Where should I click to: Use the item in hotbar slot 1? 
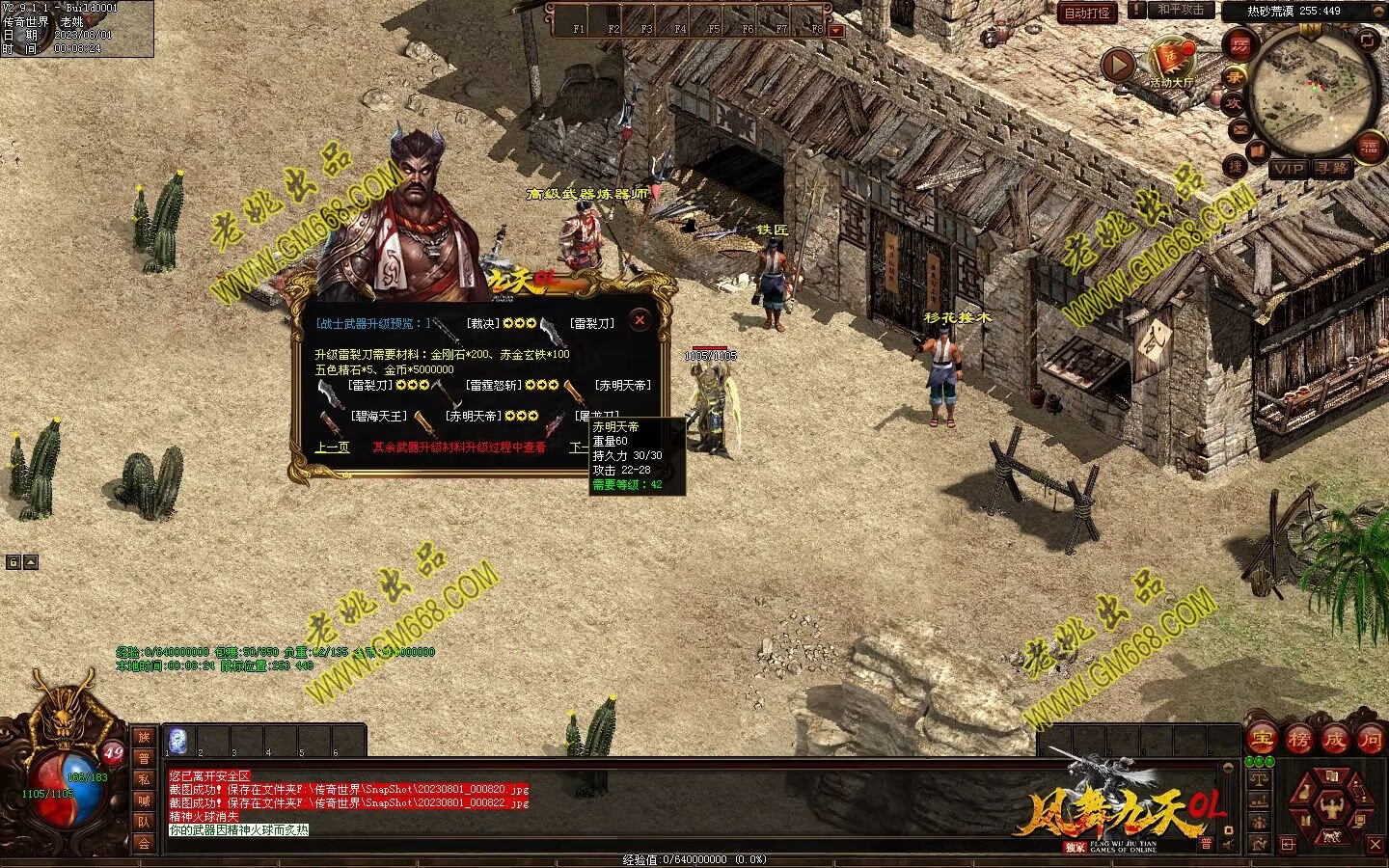pos(177,740)
